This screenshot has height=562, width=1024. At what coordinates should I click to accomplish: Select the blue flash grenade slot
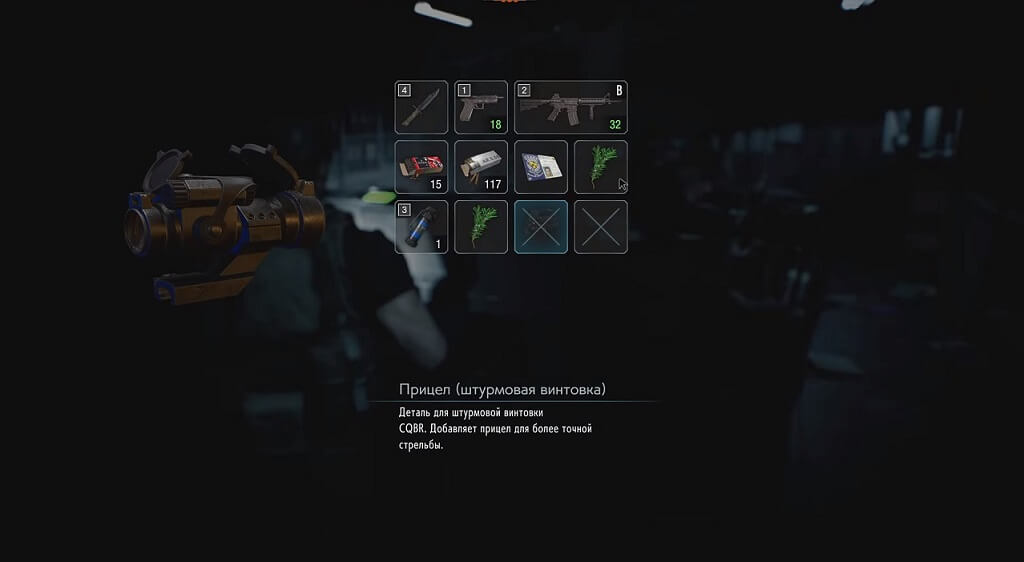[x=421, y=227]
